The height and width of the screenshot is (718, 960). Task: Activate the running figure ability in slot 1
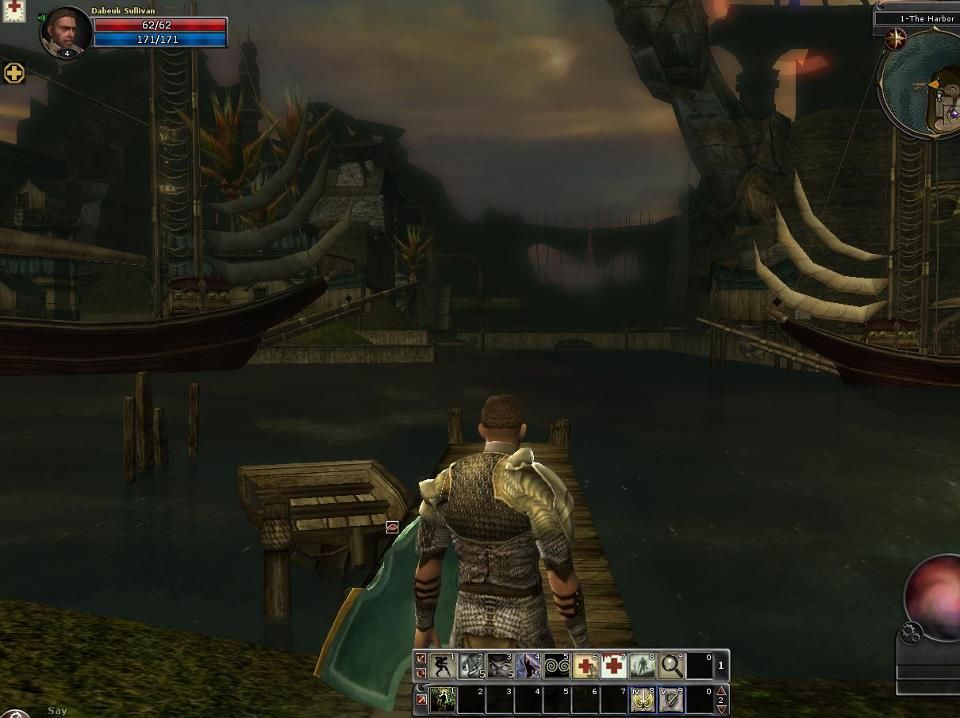442,666
